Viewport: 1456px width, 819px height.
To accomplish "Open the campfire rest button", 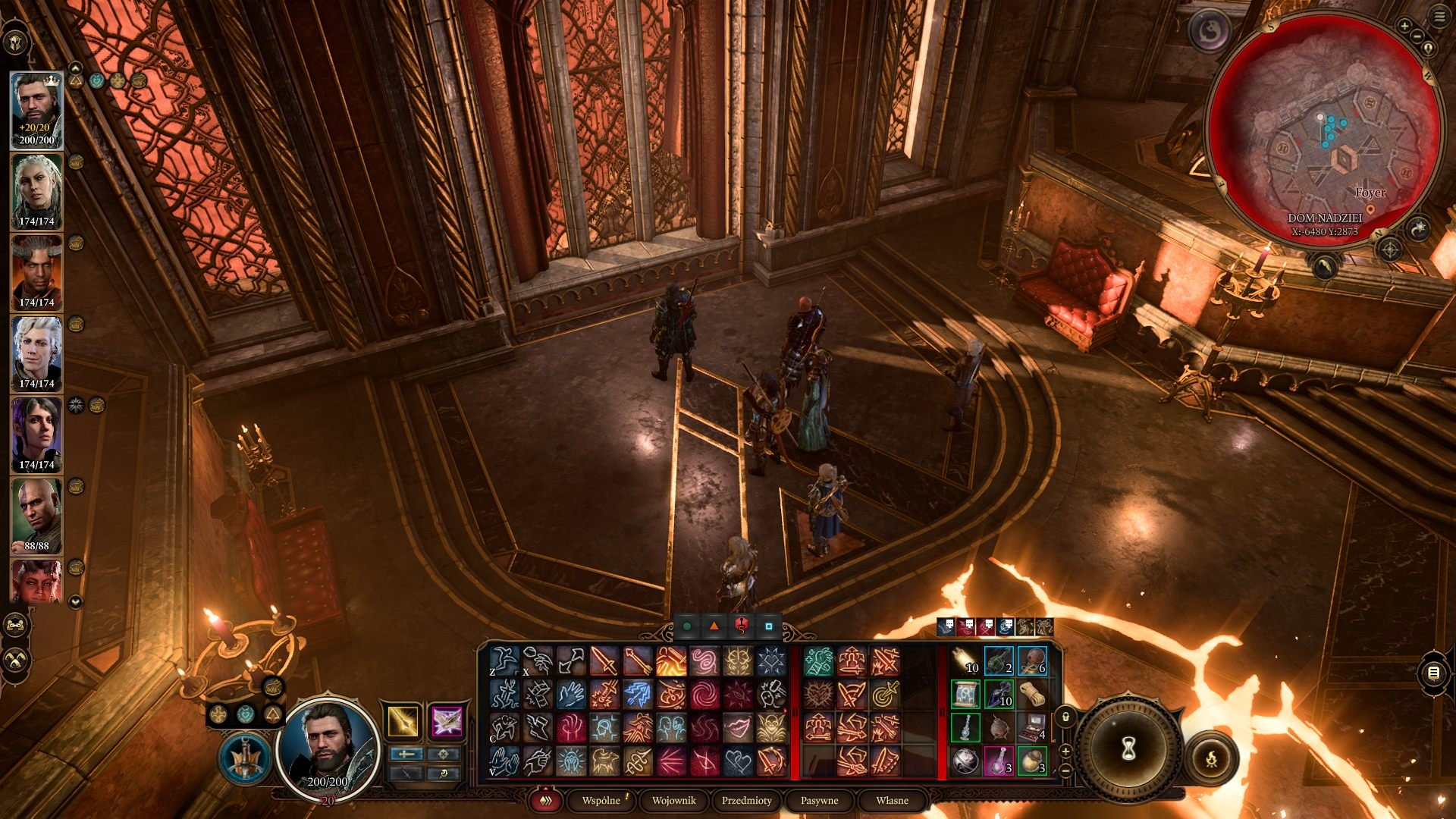I will (1211, 758).
